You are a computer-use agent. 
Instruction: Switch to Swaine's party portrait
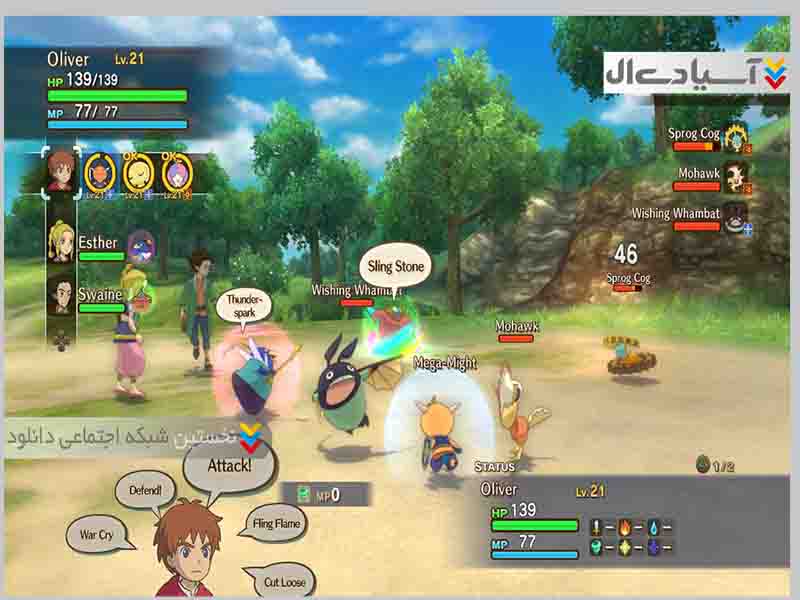tap(62, 295)
